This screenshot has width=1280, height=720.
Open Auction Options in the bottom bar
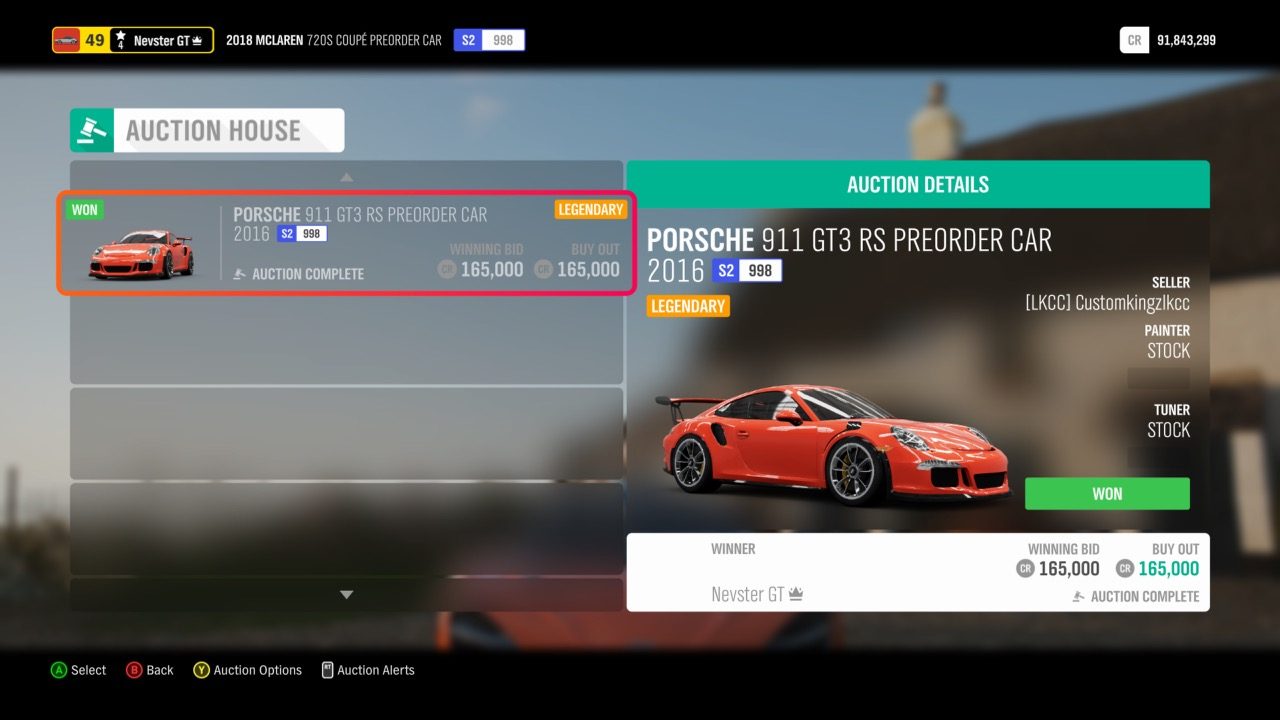[246, 670]
